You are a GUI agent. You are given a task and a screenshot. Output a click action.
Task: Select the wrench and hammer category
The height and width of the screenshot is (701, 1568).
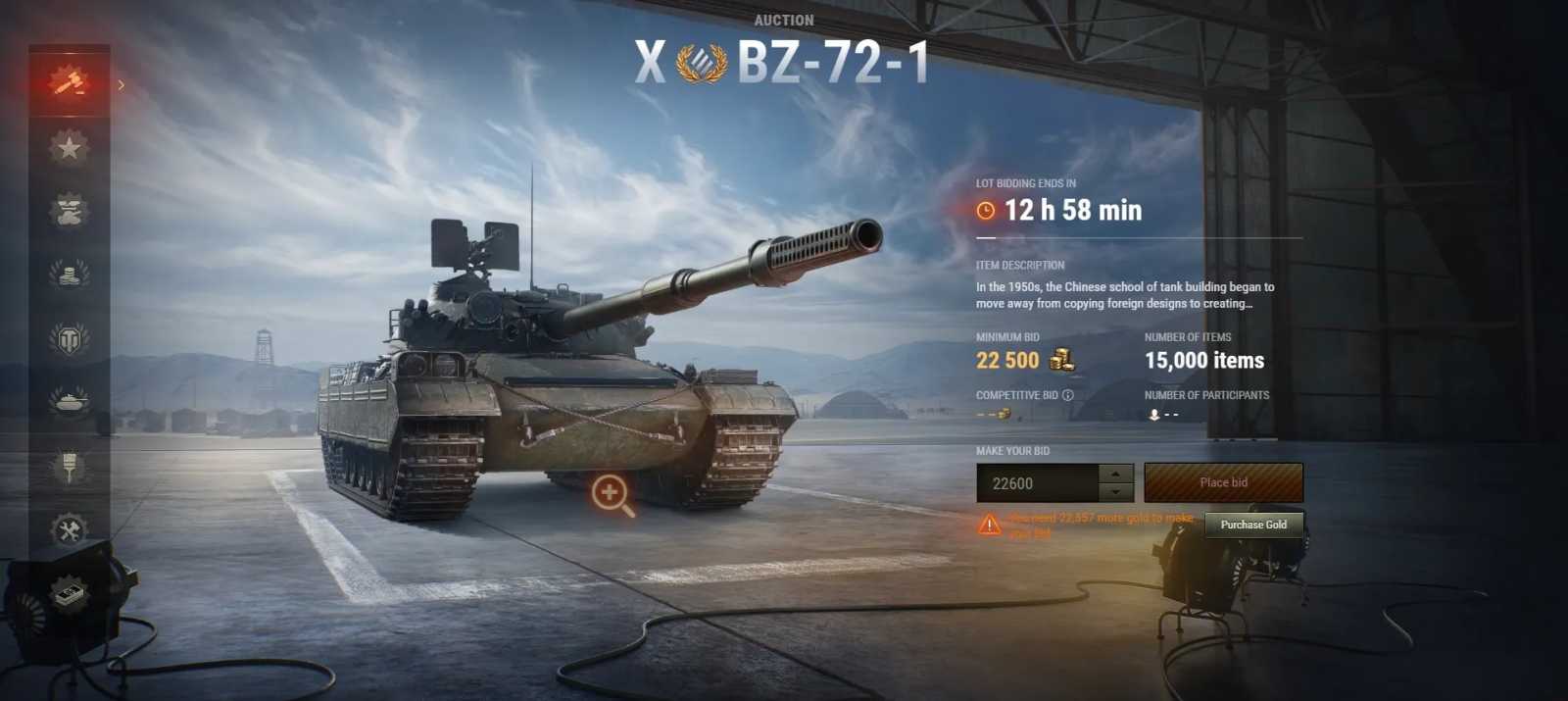[69, 530]
